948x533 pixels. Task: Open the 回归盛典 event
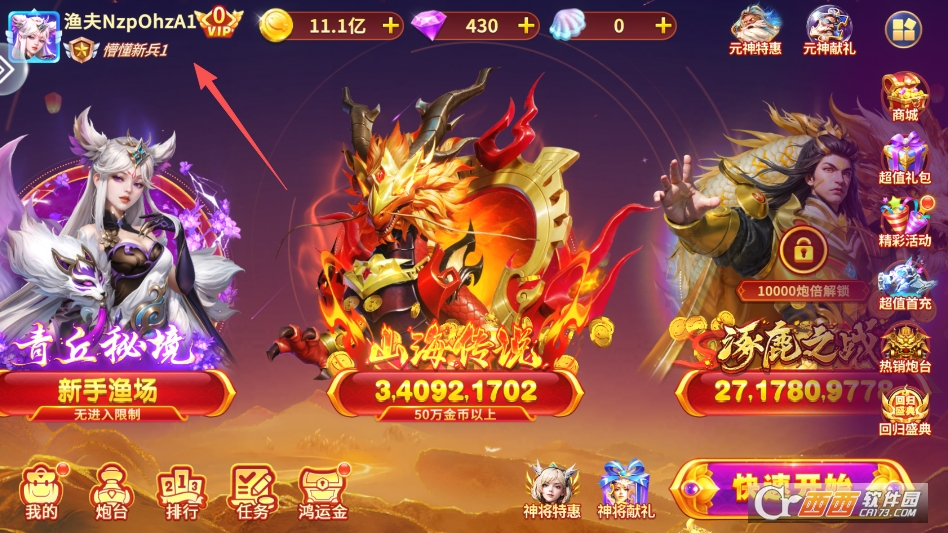[904, 410]
